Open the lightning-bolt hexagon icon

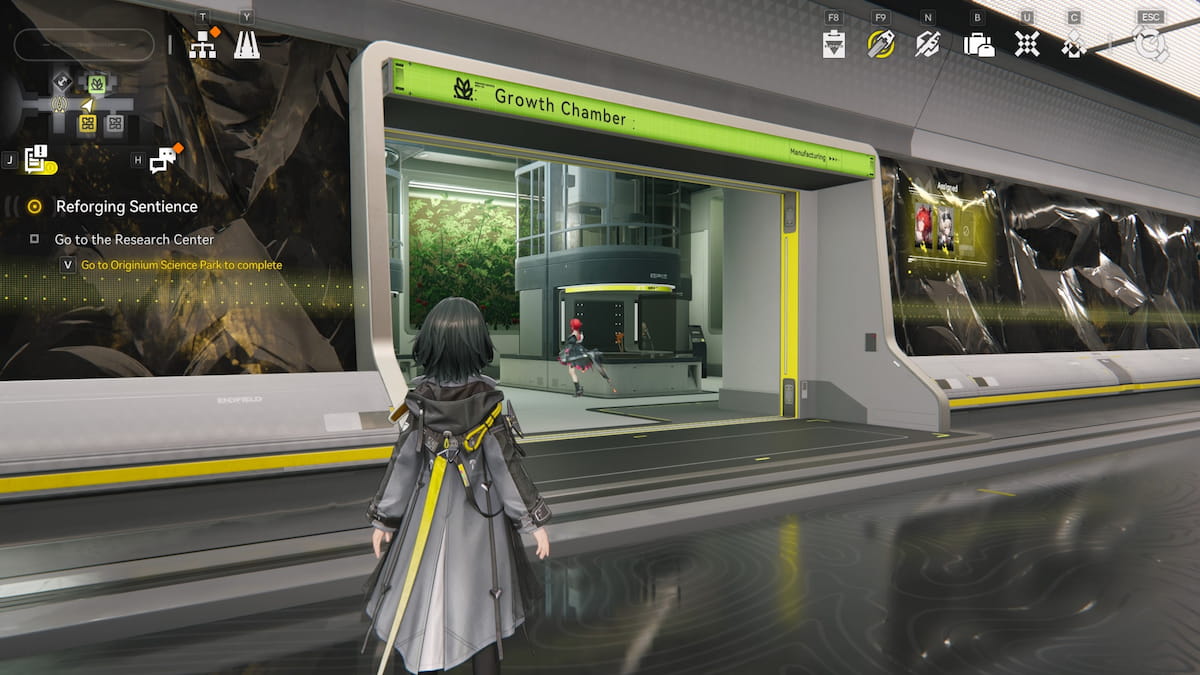[928, 44]
